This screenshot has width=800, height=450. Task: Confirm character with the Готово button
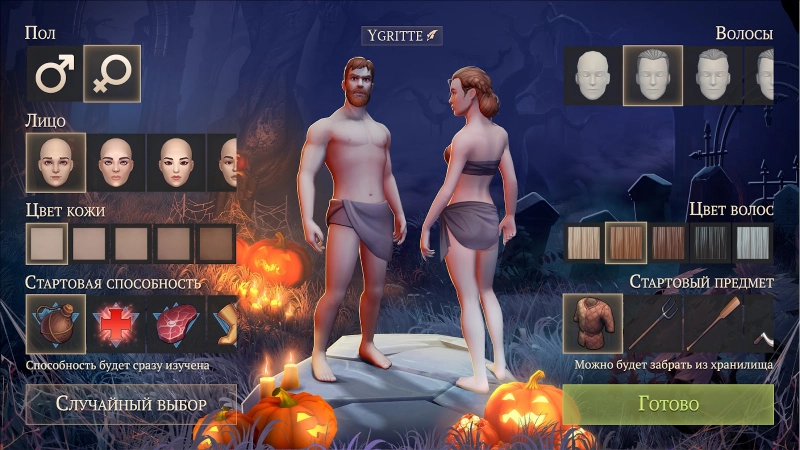click(668, 404)
